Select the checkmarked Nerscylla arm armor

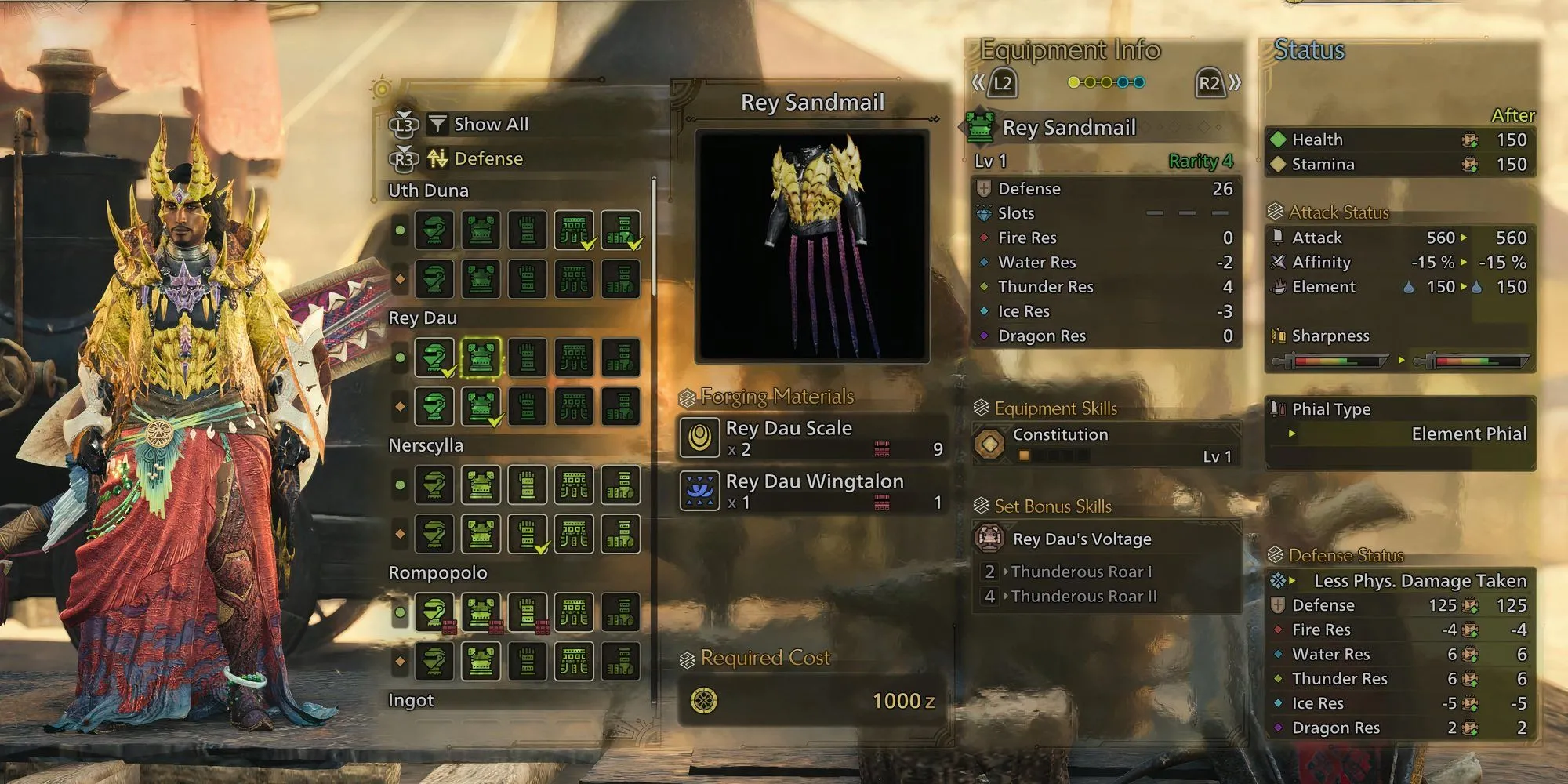pyautogui.click(x=528, y=534)
